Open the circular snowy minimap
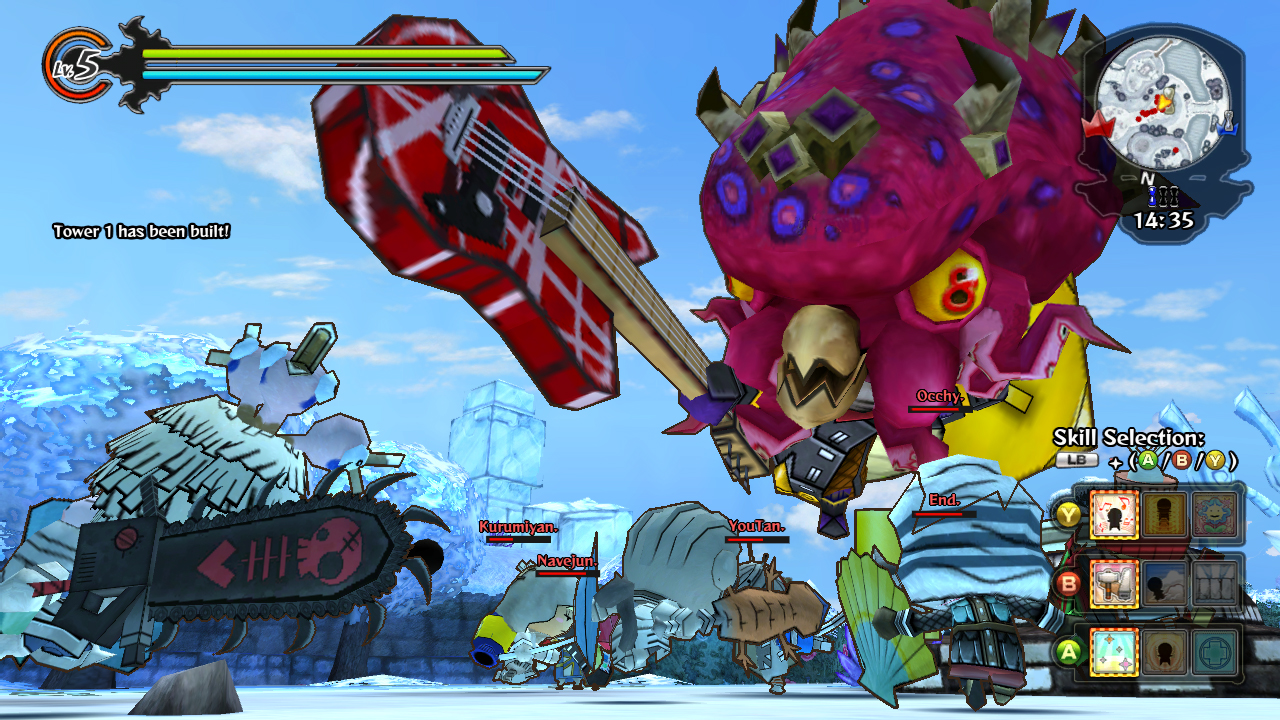The image size is (1280, 720). [1160, 104]
